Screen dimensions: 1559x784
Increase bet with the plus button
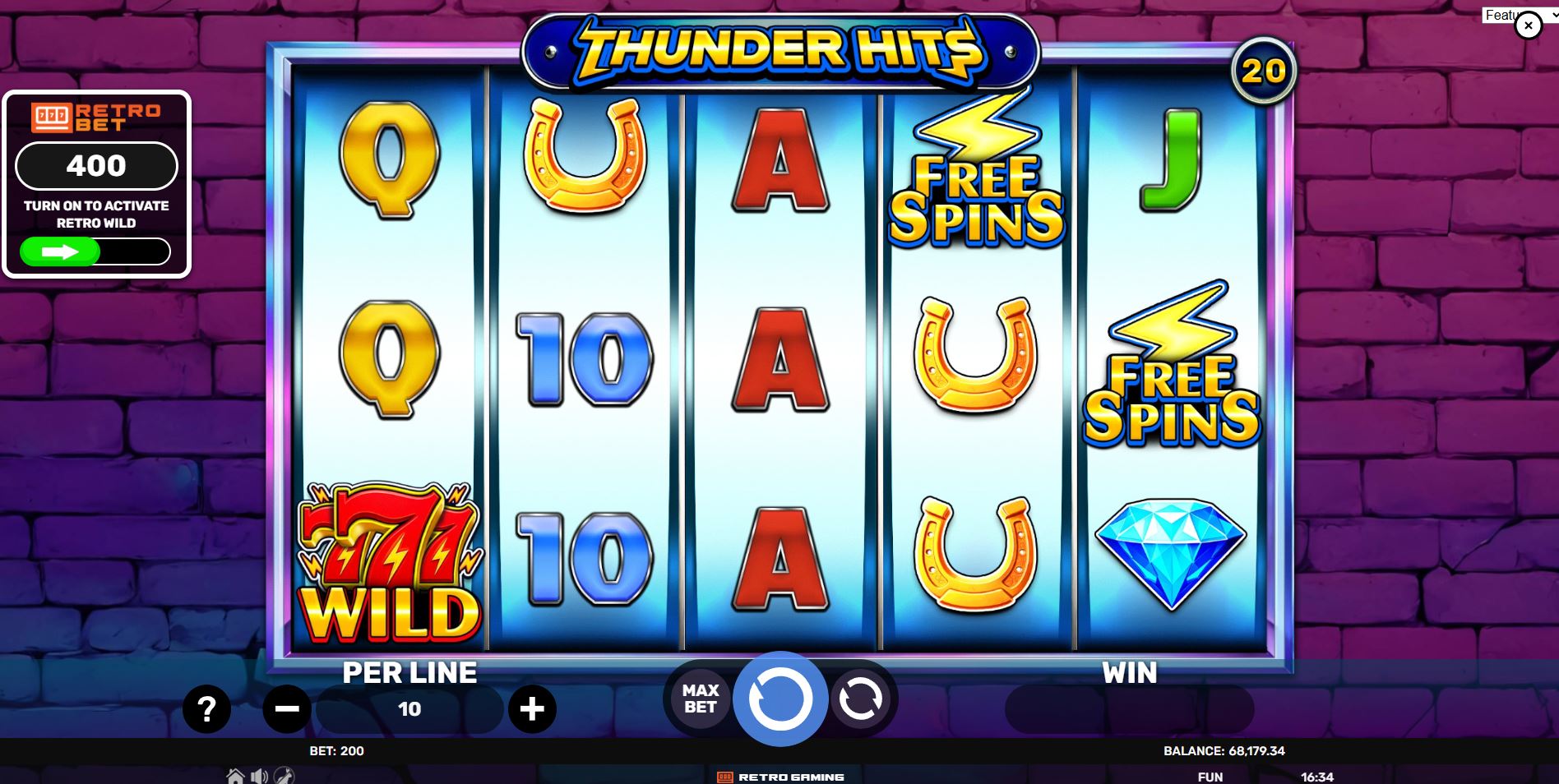[x=533, y=708]
